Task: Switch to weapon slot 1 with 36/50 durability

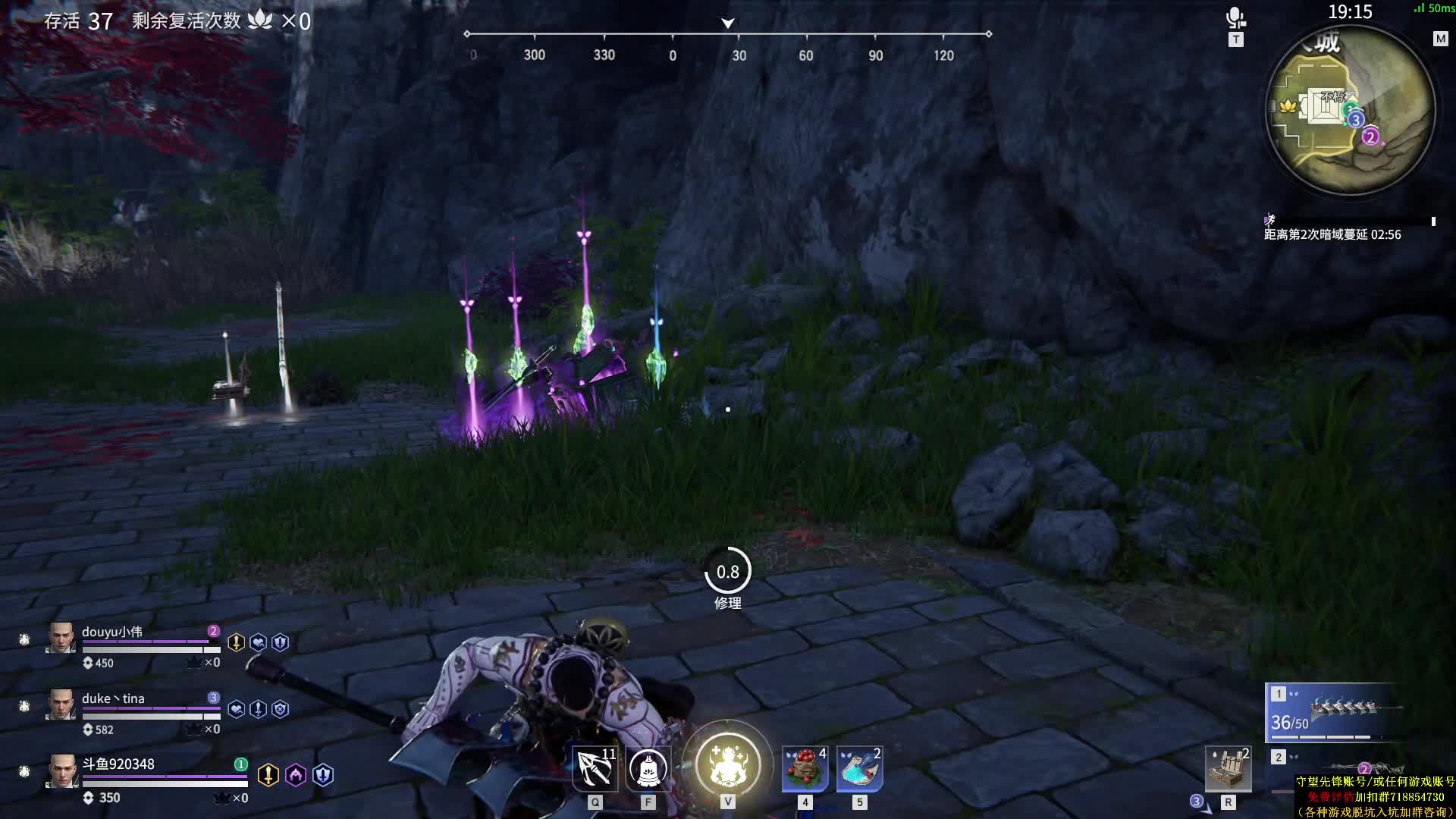Action: [1335, 713]
